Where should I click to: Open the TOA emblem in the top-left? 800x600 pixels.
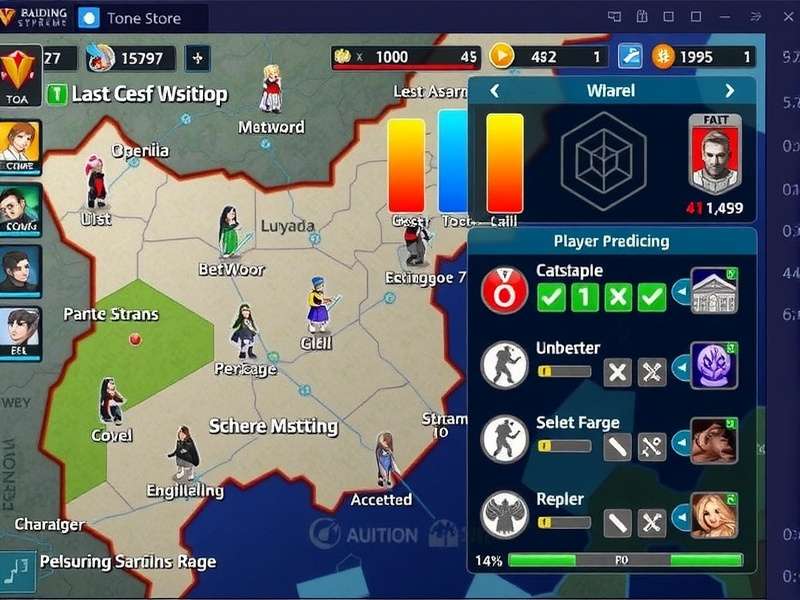(x=20, y=75)
